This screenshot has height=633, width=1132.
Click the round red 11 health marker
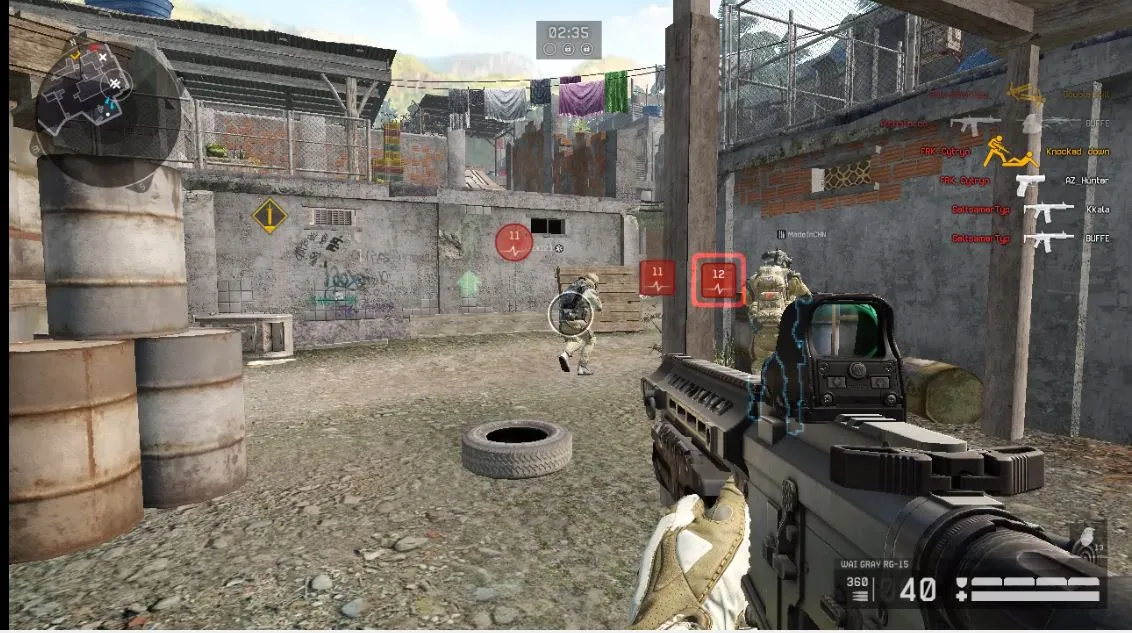pyautogui.click(x=514, y=243)
